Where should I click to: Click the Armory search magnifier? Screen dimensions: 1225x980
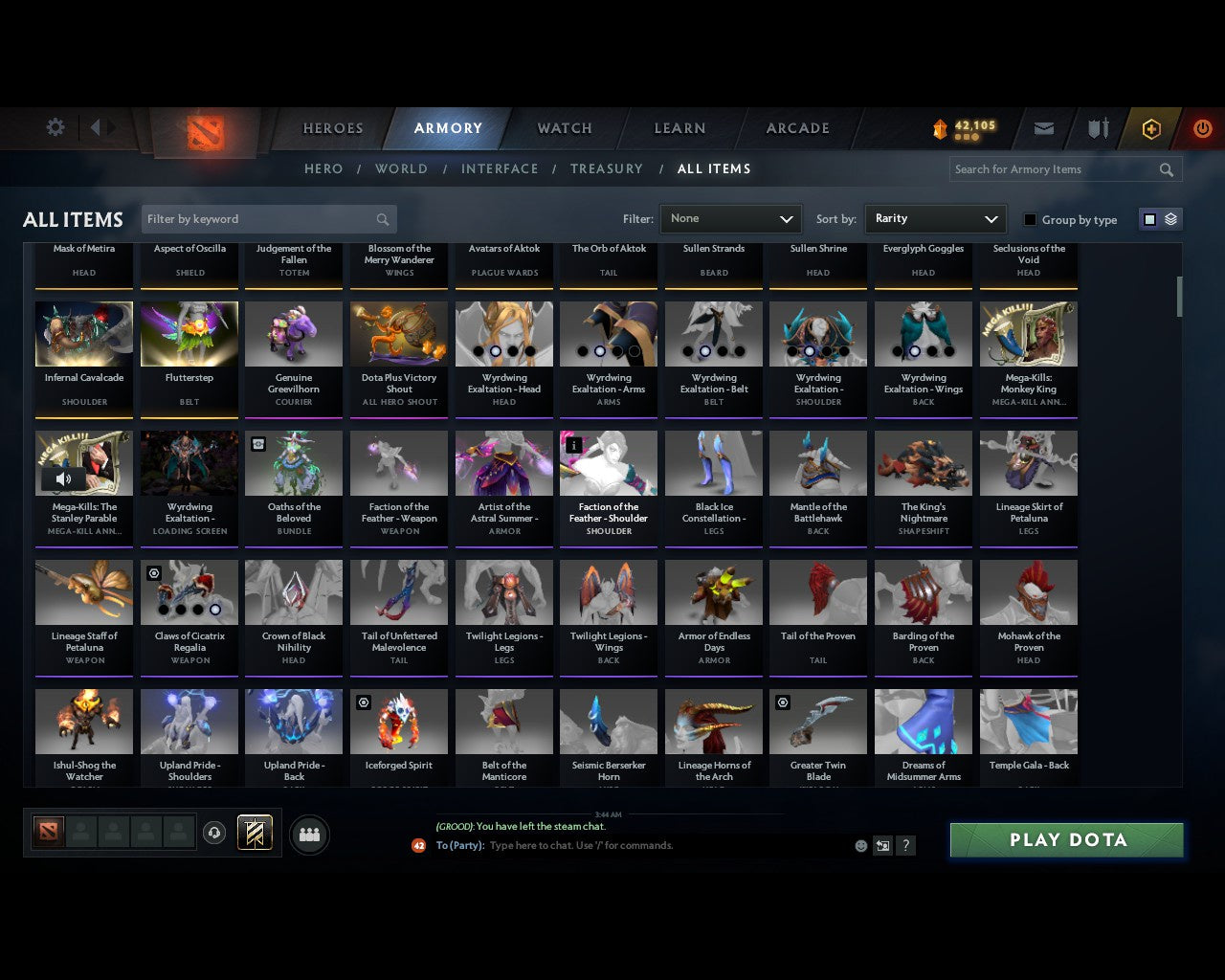[1166, 169]
